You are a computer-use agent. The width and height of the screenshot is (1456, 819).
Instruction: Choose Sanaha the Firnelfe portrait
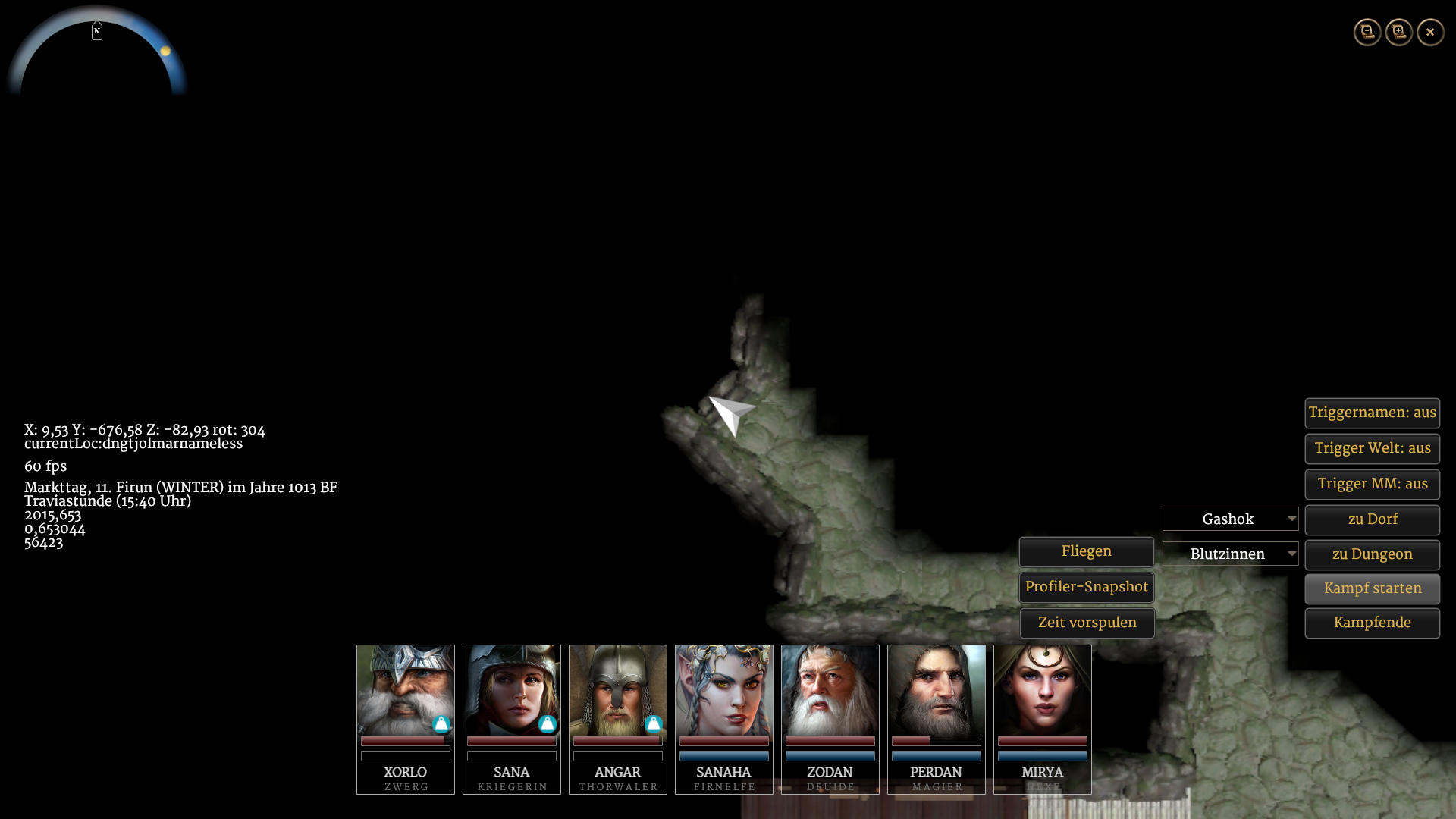724,690
